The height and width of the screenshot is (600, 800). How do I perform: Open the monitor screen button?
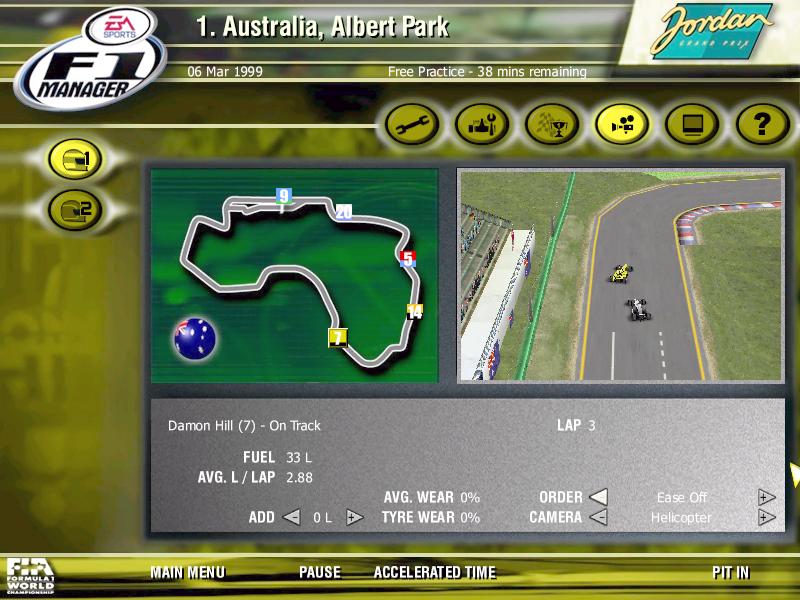tap(692, 125)
